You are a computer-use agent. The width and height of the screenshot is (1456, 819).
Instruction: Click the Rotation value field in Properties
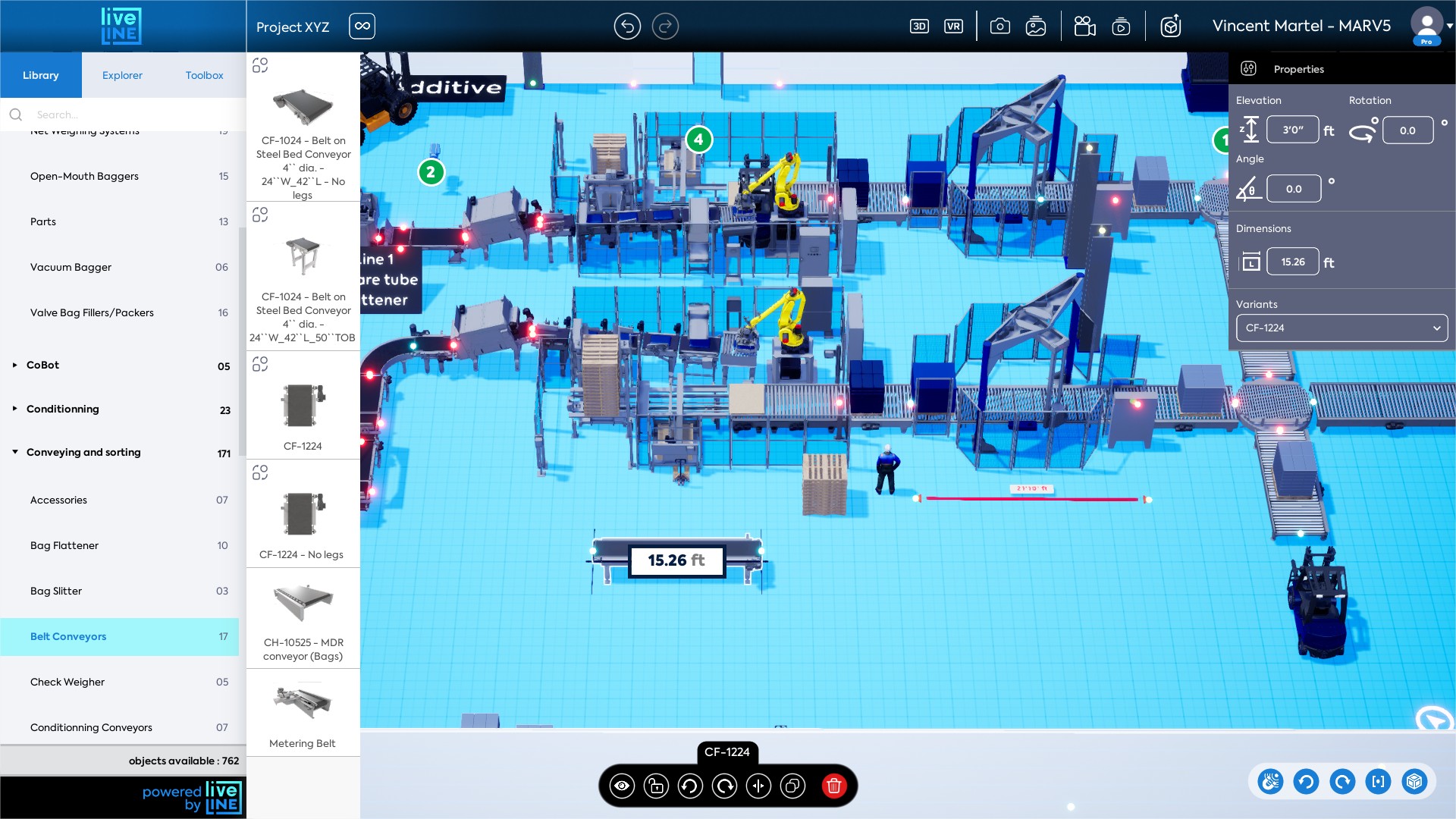[1407, 130]
